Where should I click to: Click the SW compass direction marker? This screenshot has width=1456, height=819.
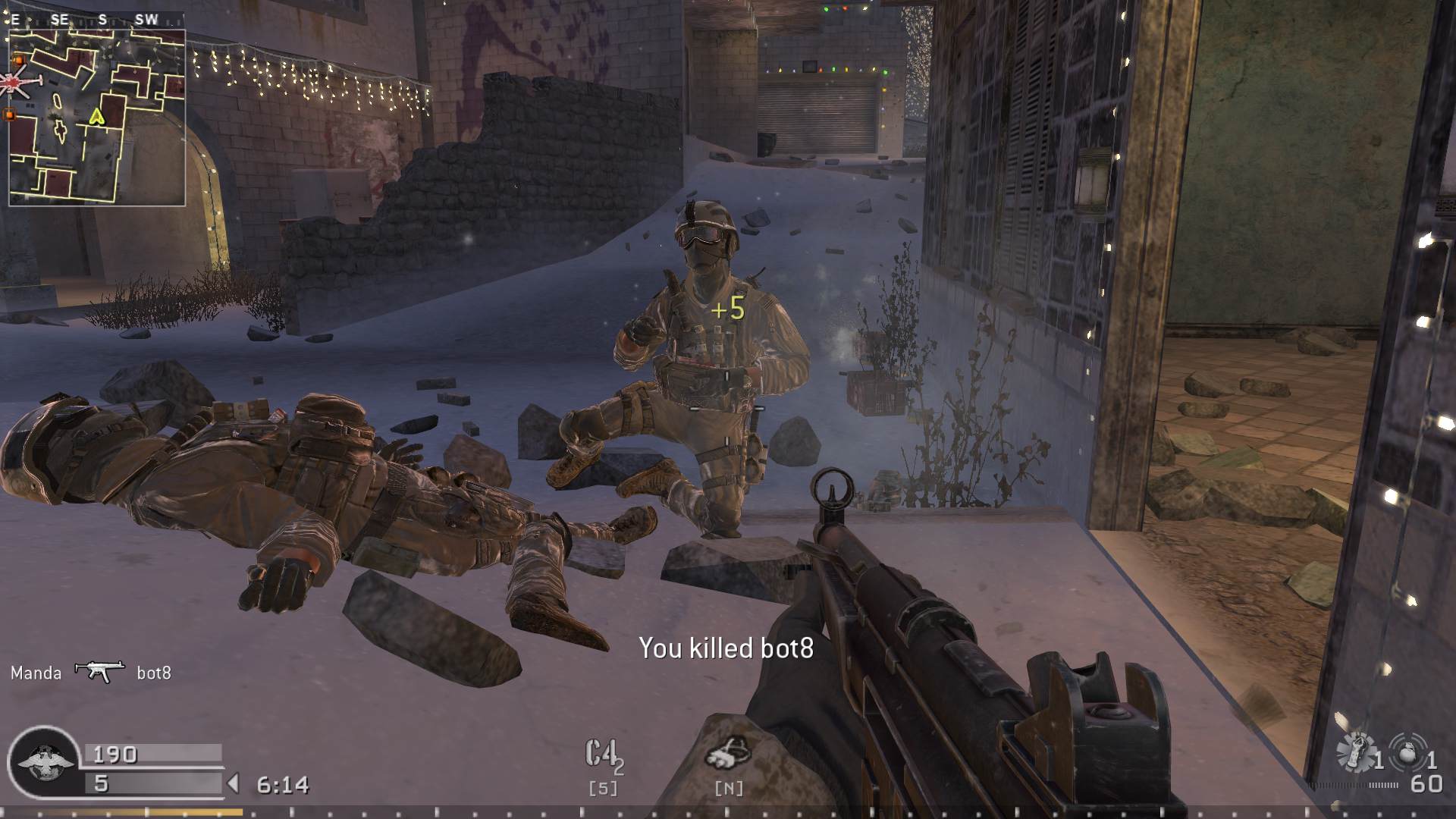[x=144, y=19]
